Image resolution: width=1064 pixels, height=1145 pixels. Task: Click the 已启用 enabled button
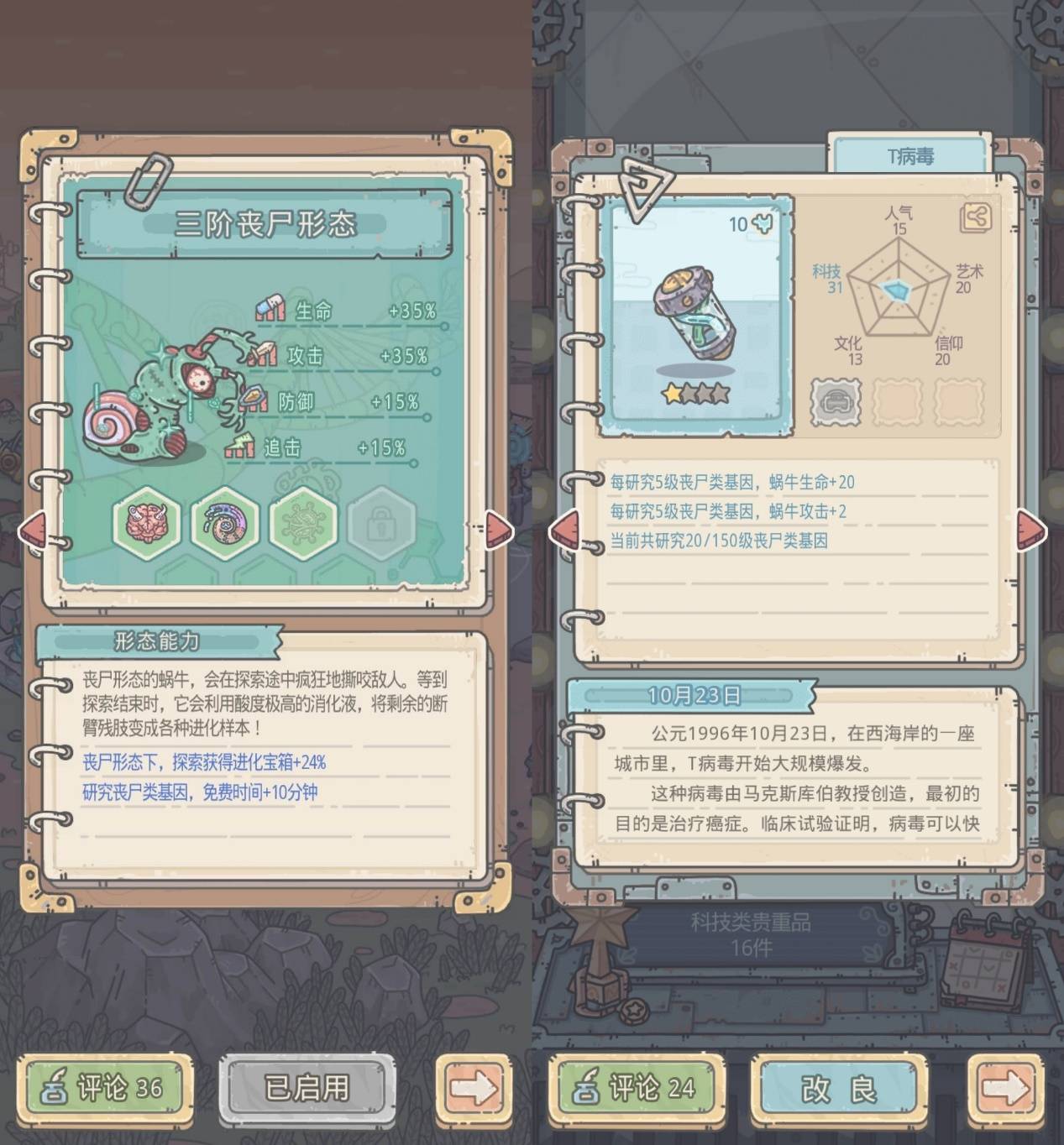(307, 1088)
